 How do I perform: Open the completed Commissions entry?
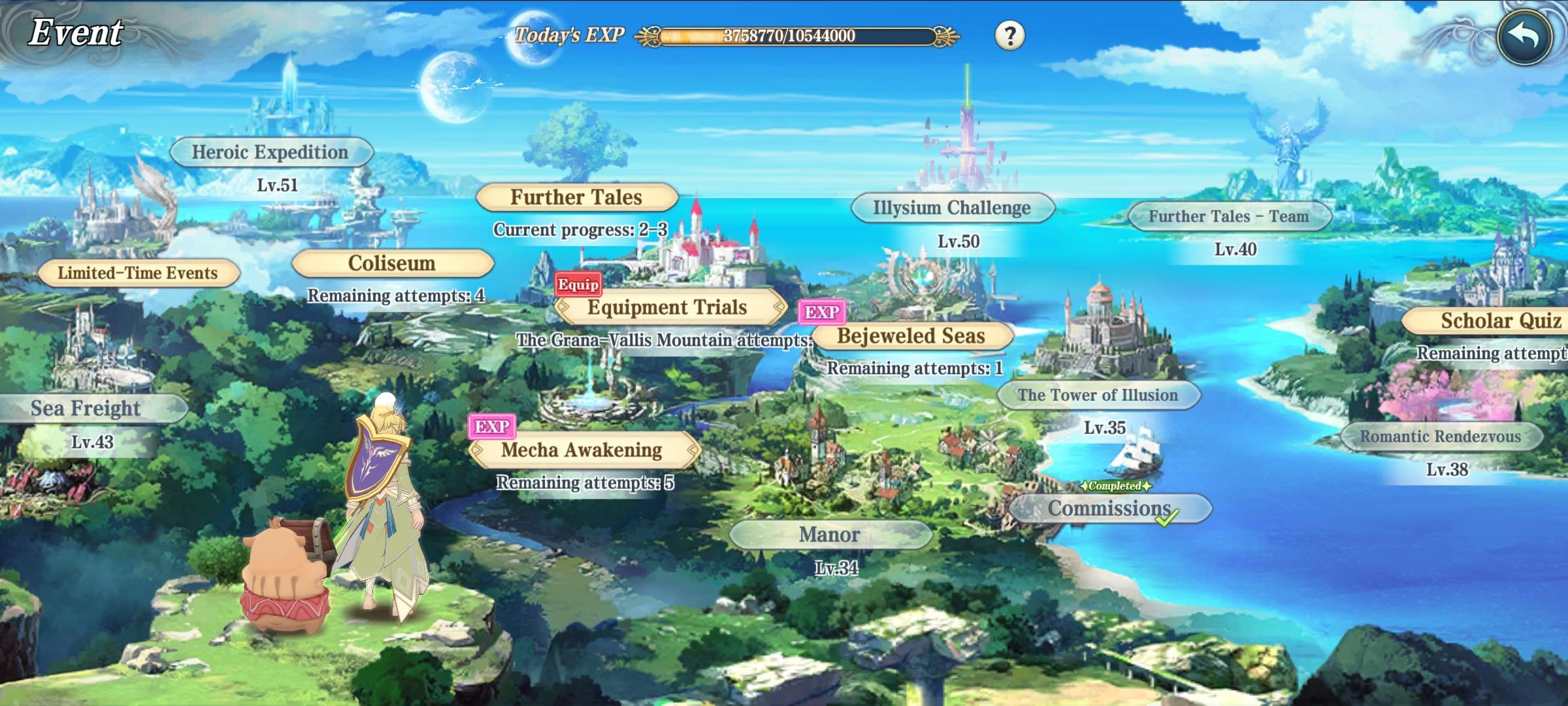1109,509
